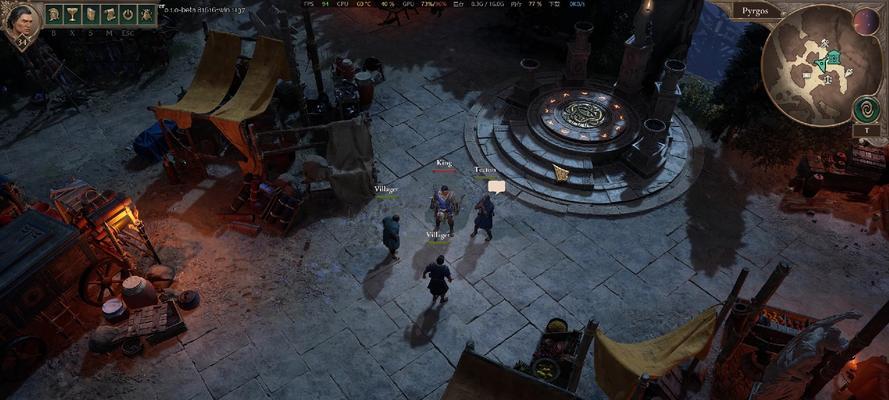Open the goblet icon menu
Viewport: 889px width, 400px height.
tap(72, 15)
